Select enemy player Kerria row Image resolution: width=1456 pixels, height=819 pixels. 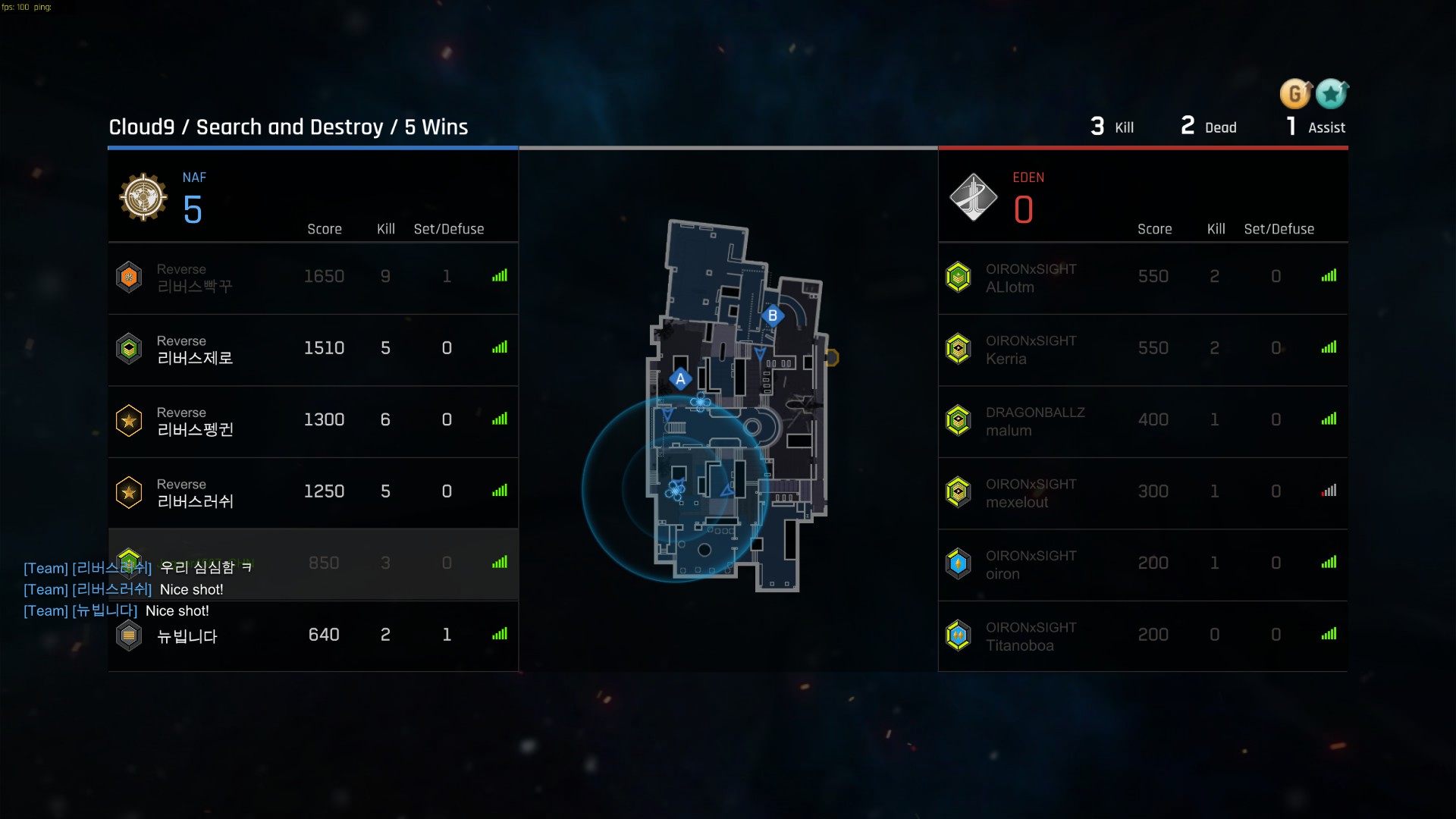click(1143, 349)
